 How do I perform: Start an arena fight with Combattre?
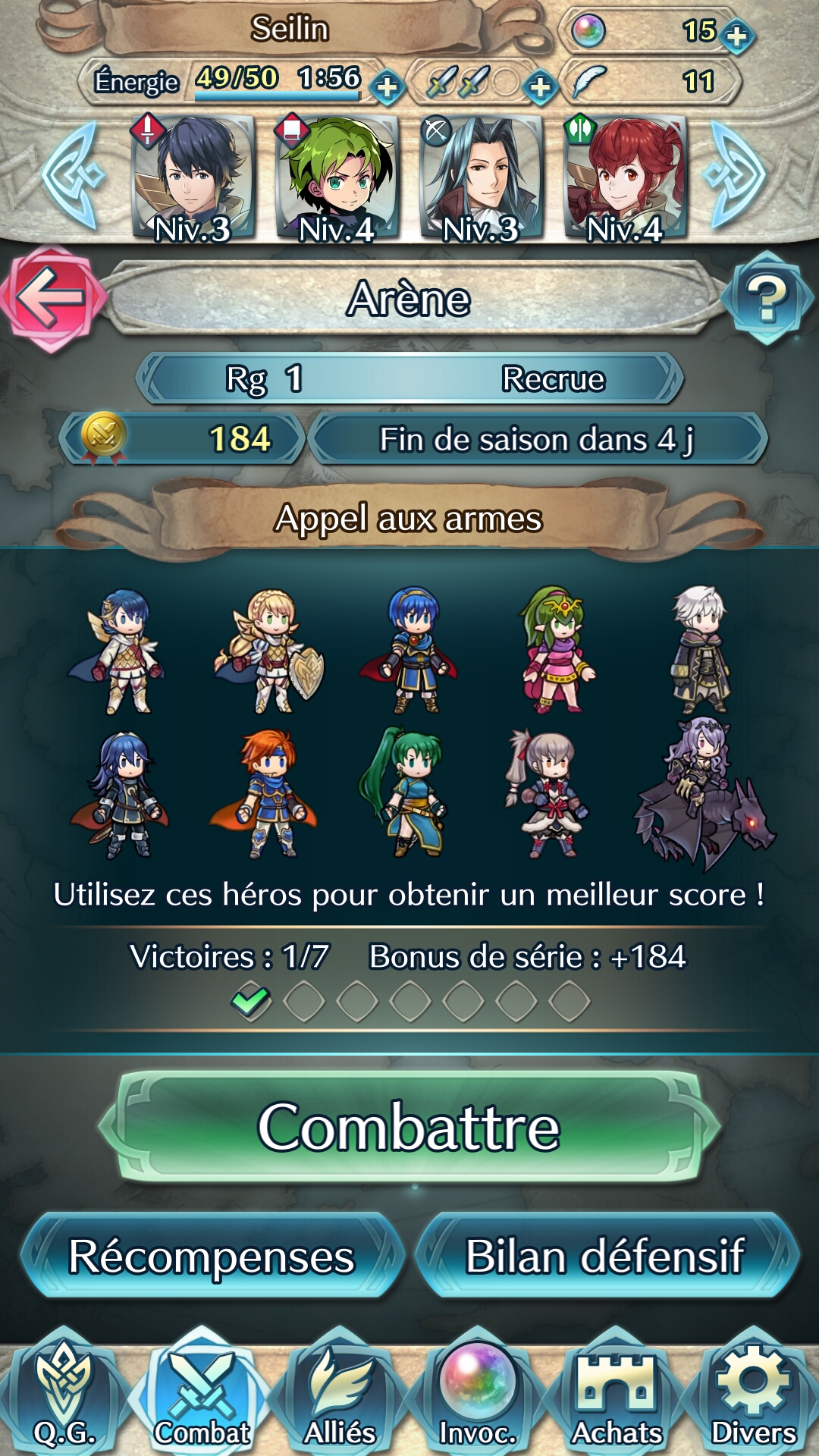(x=409, y=1127)
